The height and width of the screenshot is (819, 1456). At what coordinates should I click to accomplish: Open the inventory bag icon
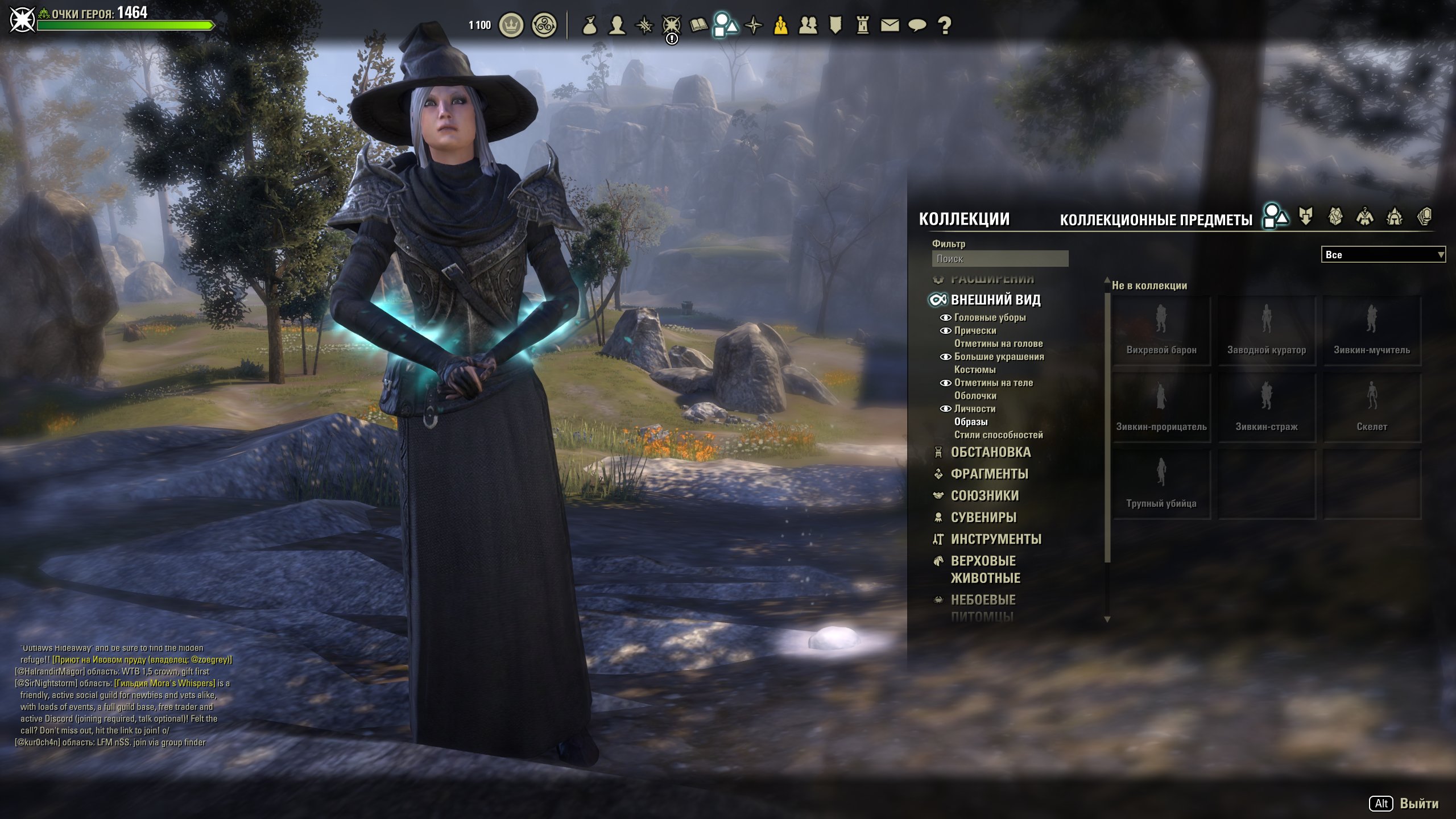590,26
